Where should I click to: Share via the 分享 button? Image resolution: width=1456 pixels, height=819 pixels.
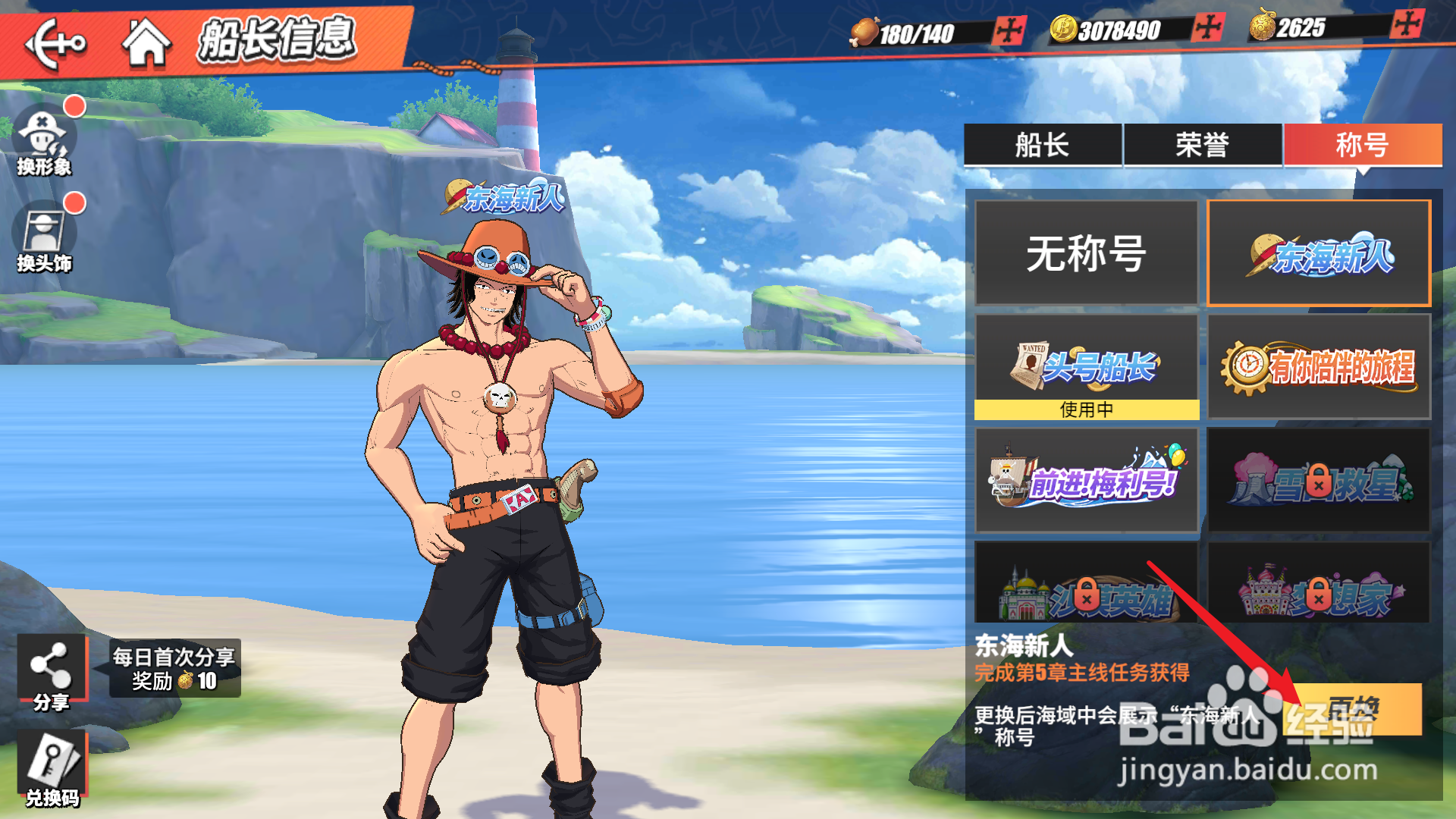pyautogui.click(x=51, y=671)
